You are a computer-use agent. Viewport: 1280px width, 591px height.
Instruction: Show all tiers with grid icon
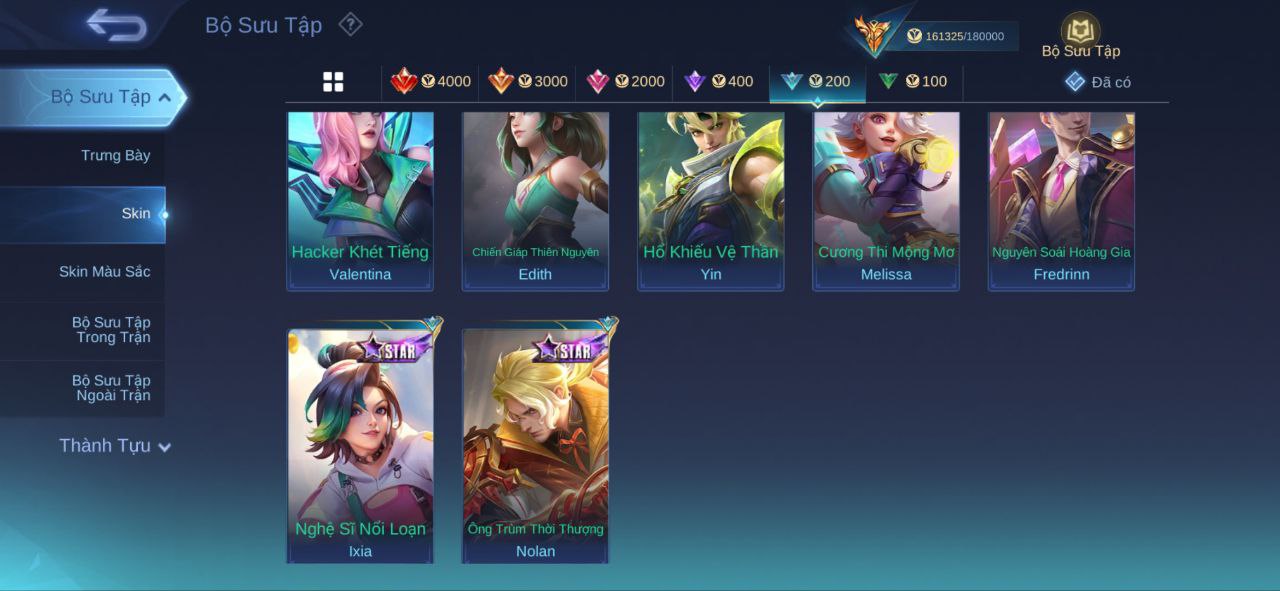[x=333, y=82]
